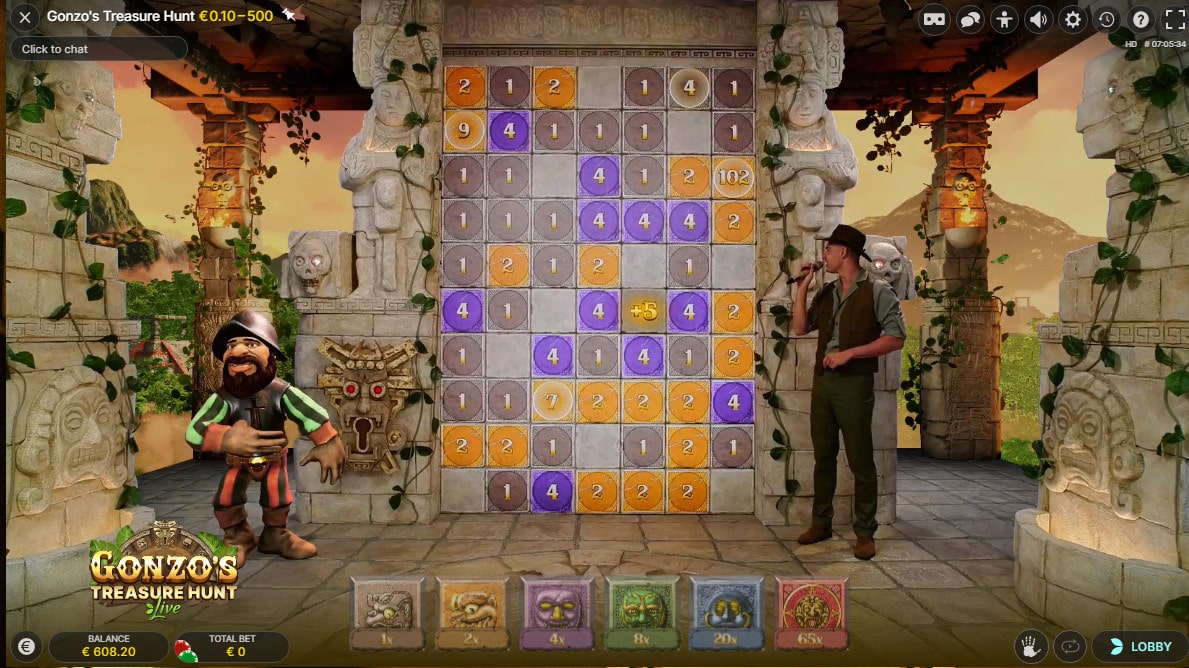Screen dimensions: 1189x668
Task: Open the question mark help
Action: (x=1140, y=19)
